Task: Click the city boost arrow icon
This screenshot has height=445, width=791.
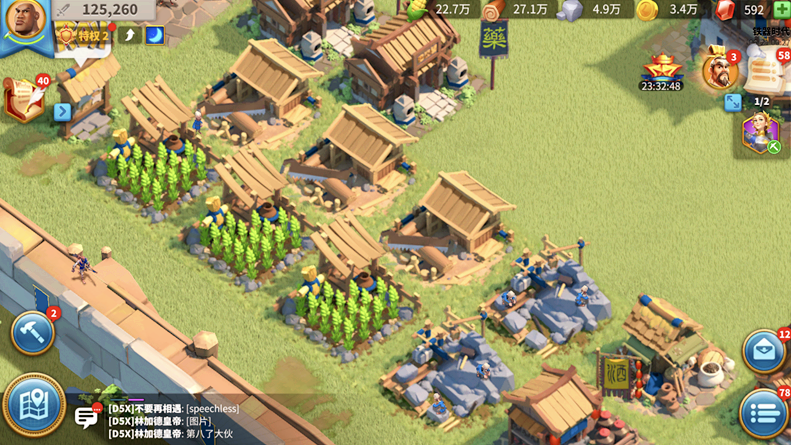Action: (130, 35)
